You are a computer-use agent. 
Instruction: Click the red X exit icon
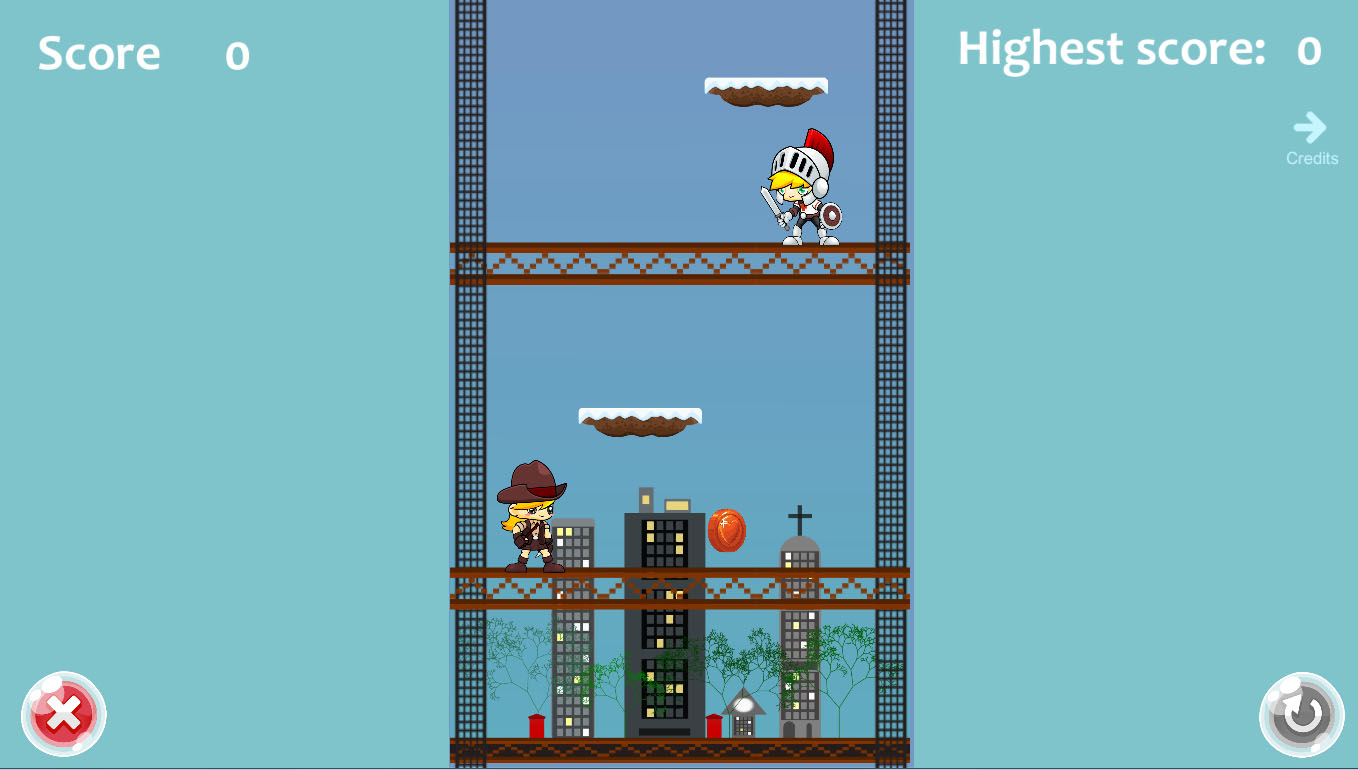(64, 713)
